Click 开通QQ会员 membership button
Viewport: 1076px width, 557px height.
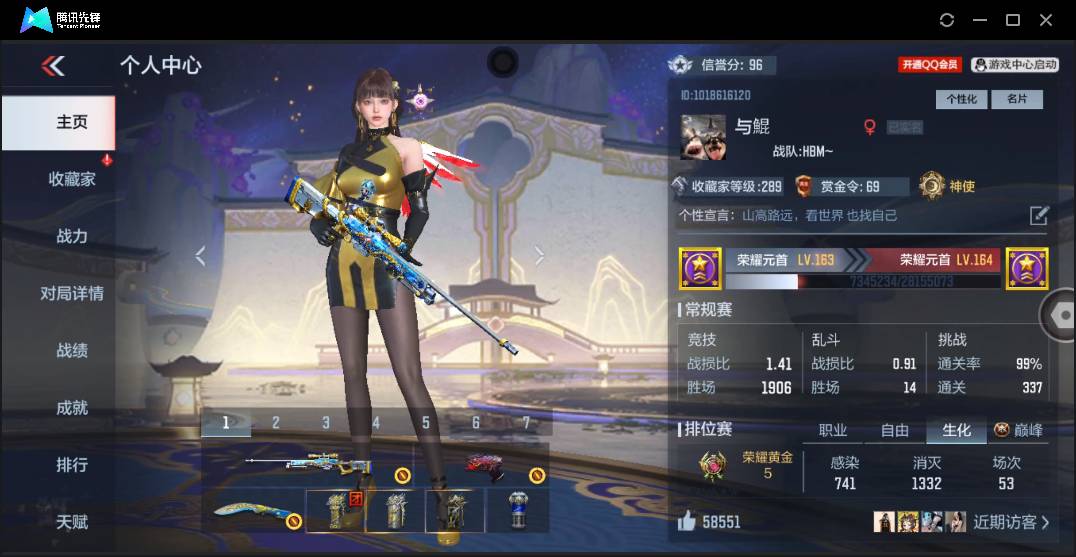[x=929, y=65]
